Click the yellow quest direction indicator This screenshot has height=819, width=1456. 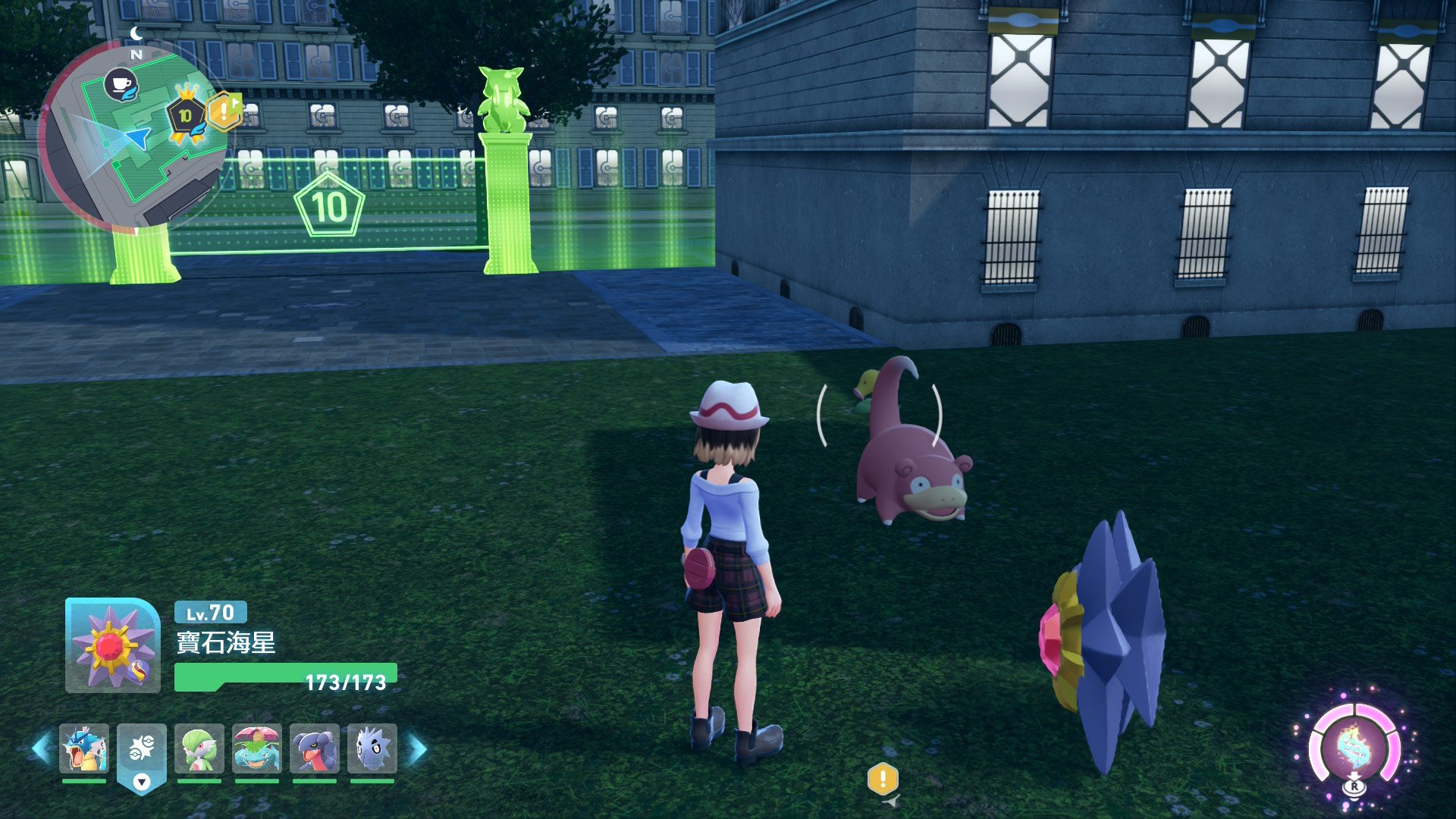883,780
